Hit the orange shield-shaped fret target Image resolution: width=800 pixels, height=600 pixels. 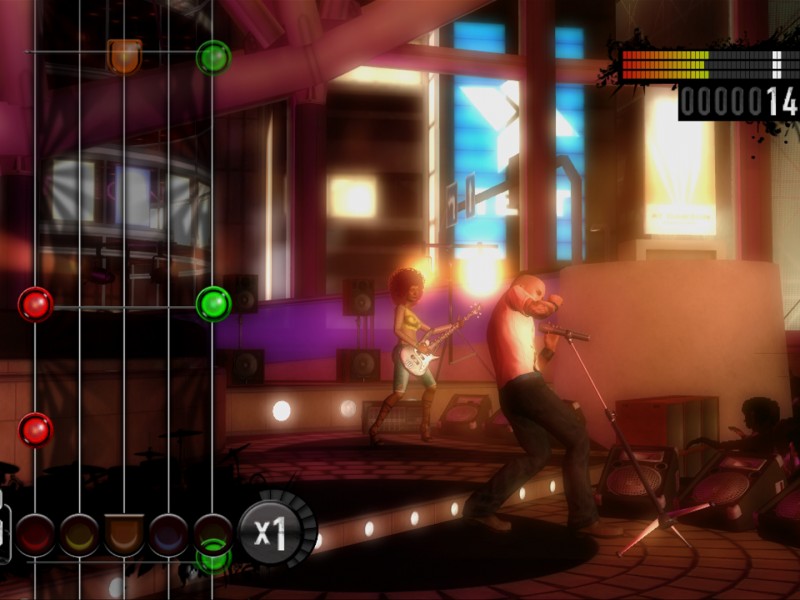pos(124,534)
